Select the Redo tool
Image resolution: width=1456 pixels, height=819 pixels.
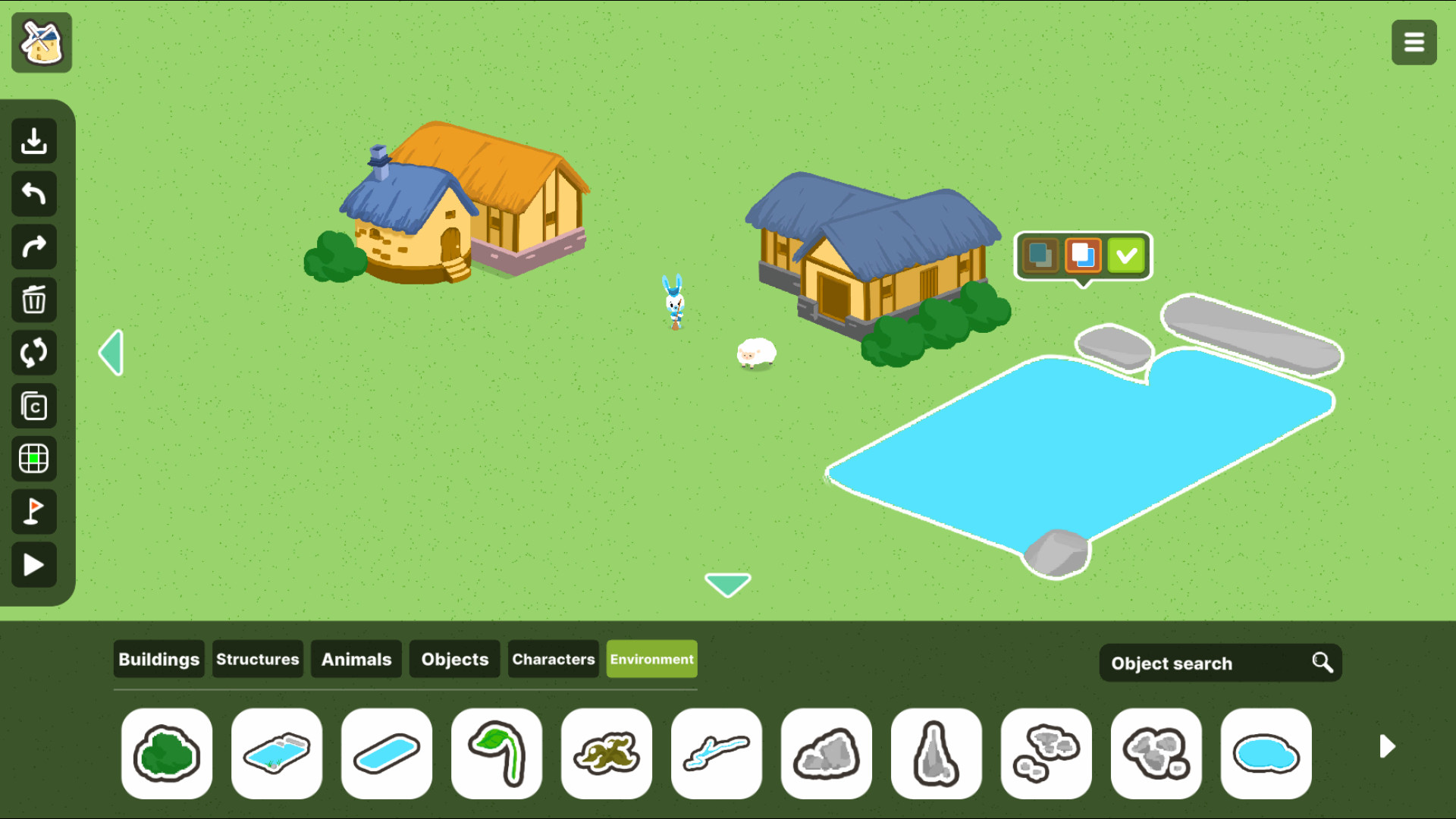[x=33, y=246]
